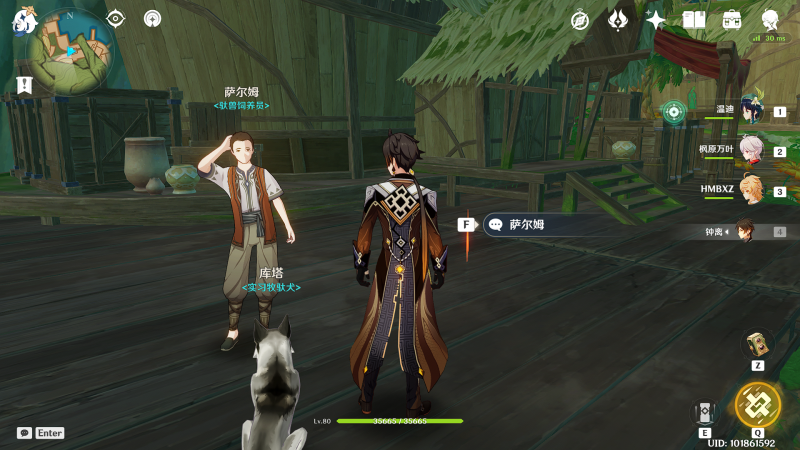The width and height of the screenshot is (800, 450).
Task: Open the character profile head icon
Action: [771, 20]
